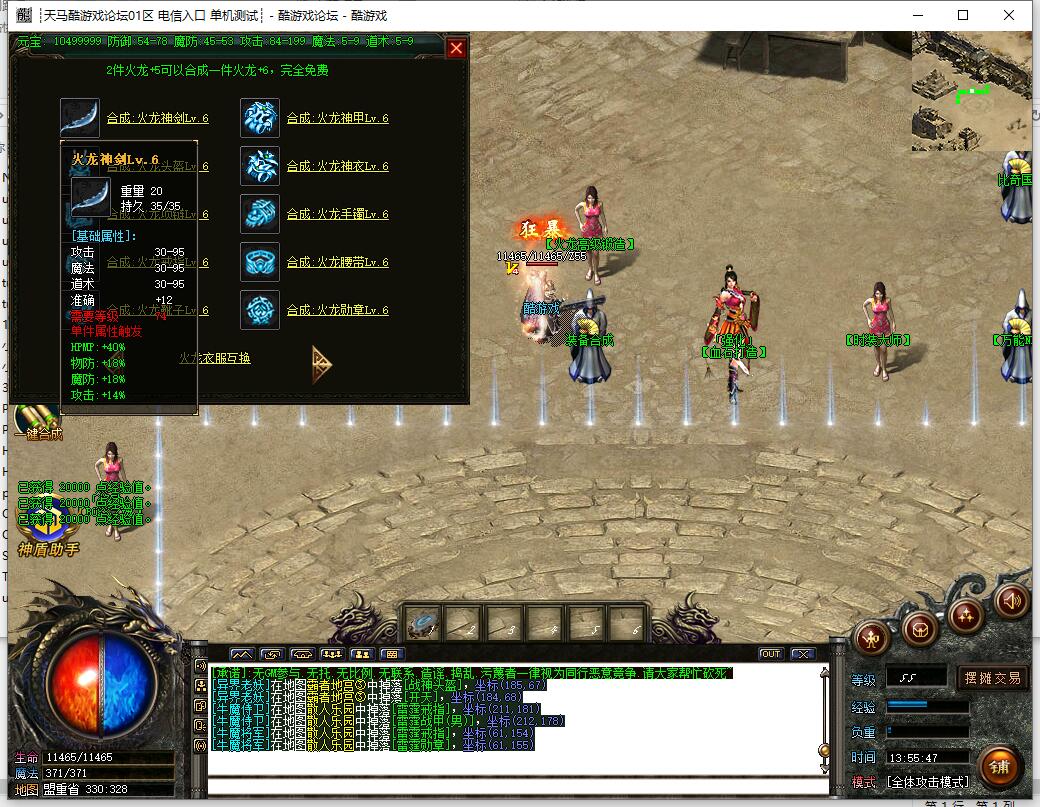Open the round 铺 shop button

999,766
